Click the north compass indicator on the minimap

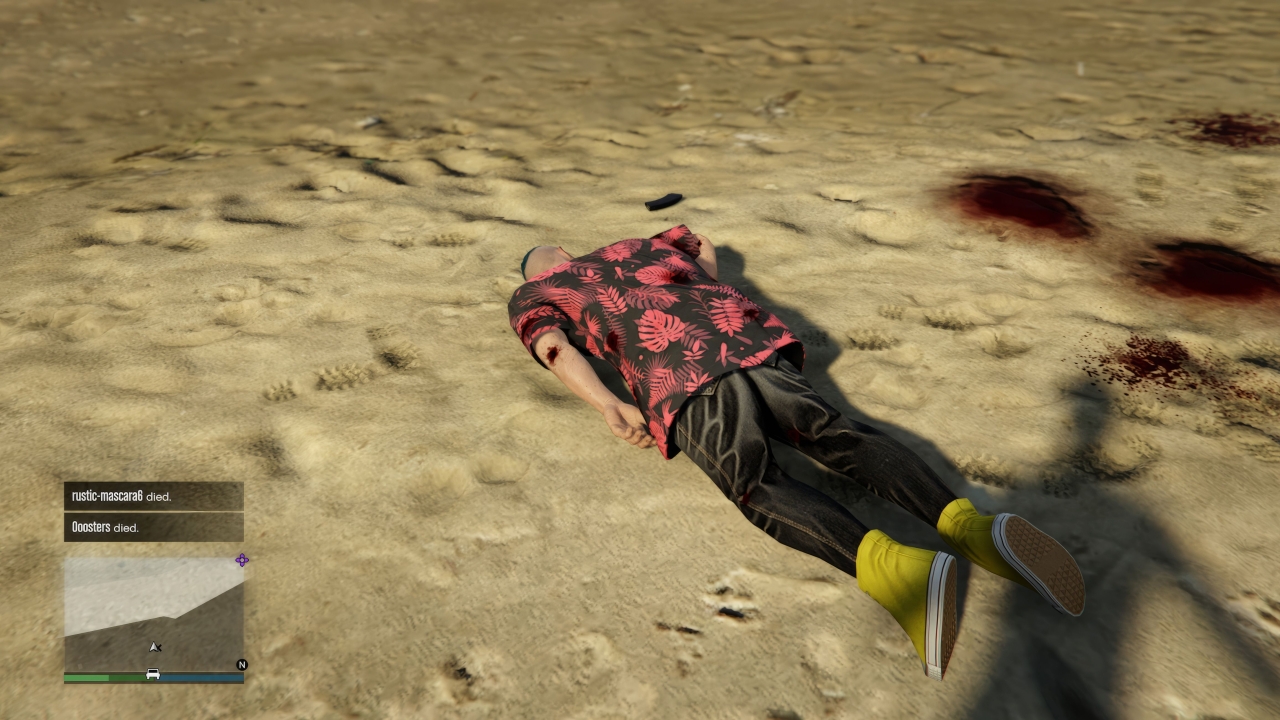(x=242, y=664)
